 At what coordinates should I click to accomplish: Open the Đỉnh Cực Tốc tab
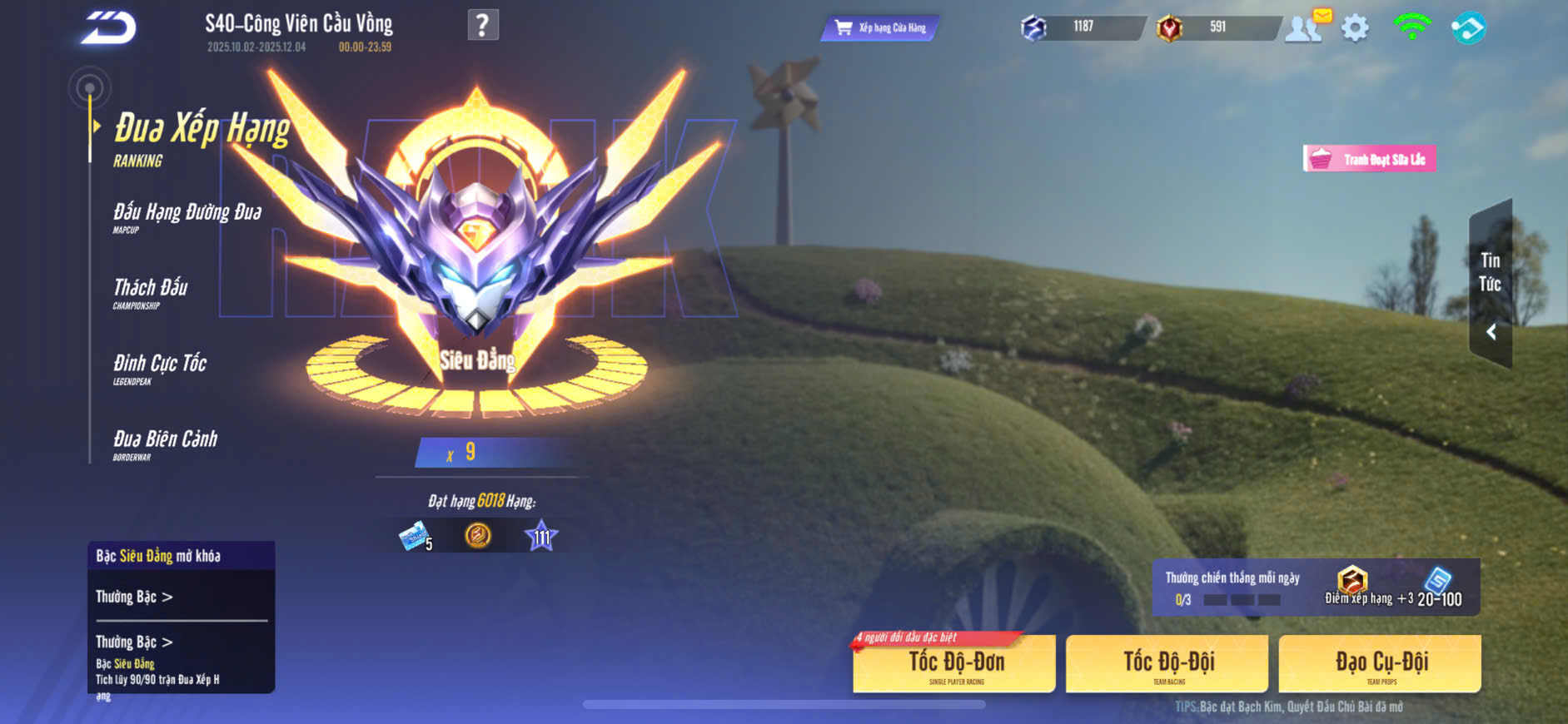[x=159, y=368]
